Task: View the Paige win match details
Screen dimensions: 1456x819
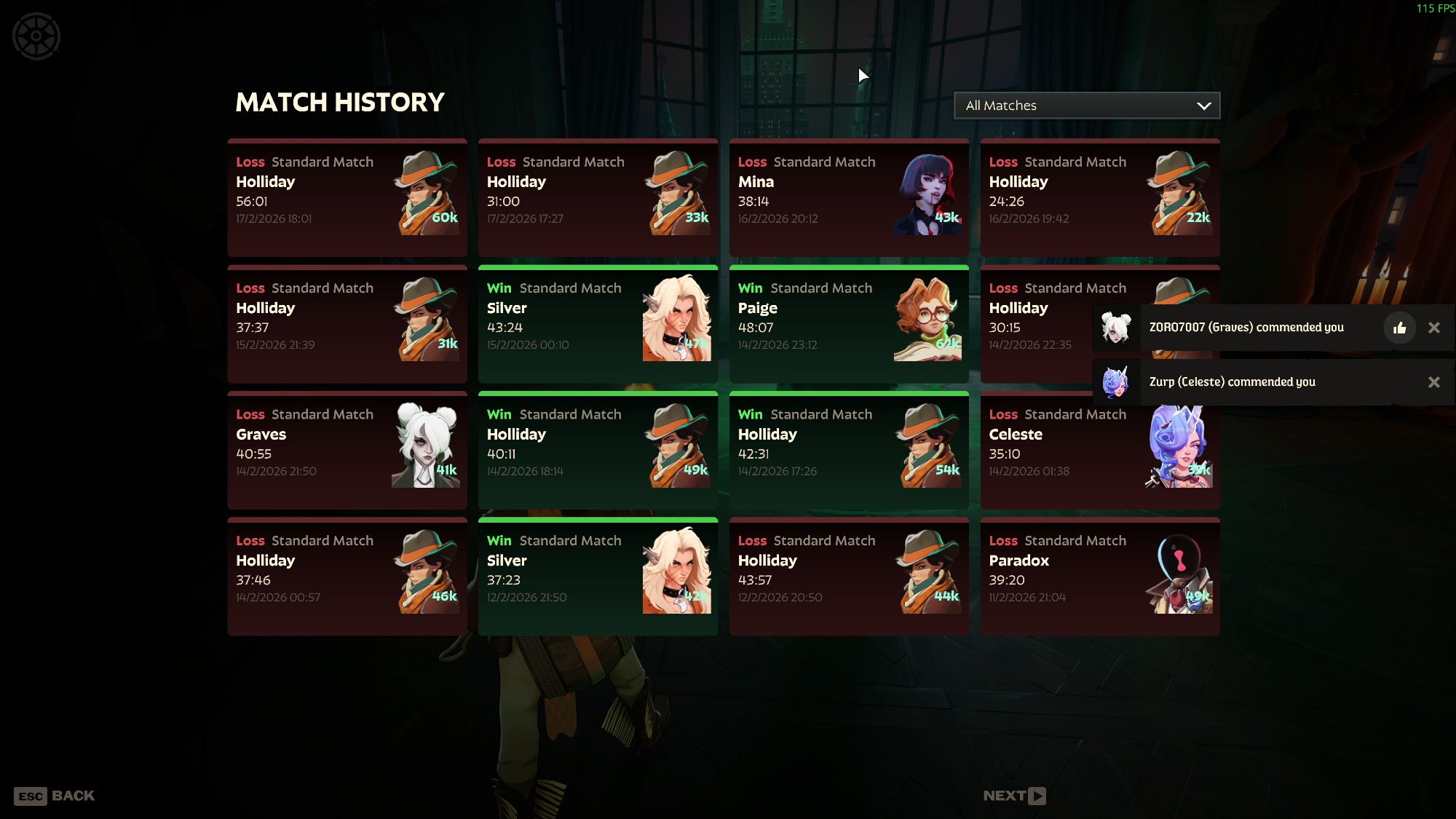Action: coord(848,324)
